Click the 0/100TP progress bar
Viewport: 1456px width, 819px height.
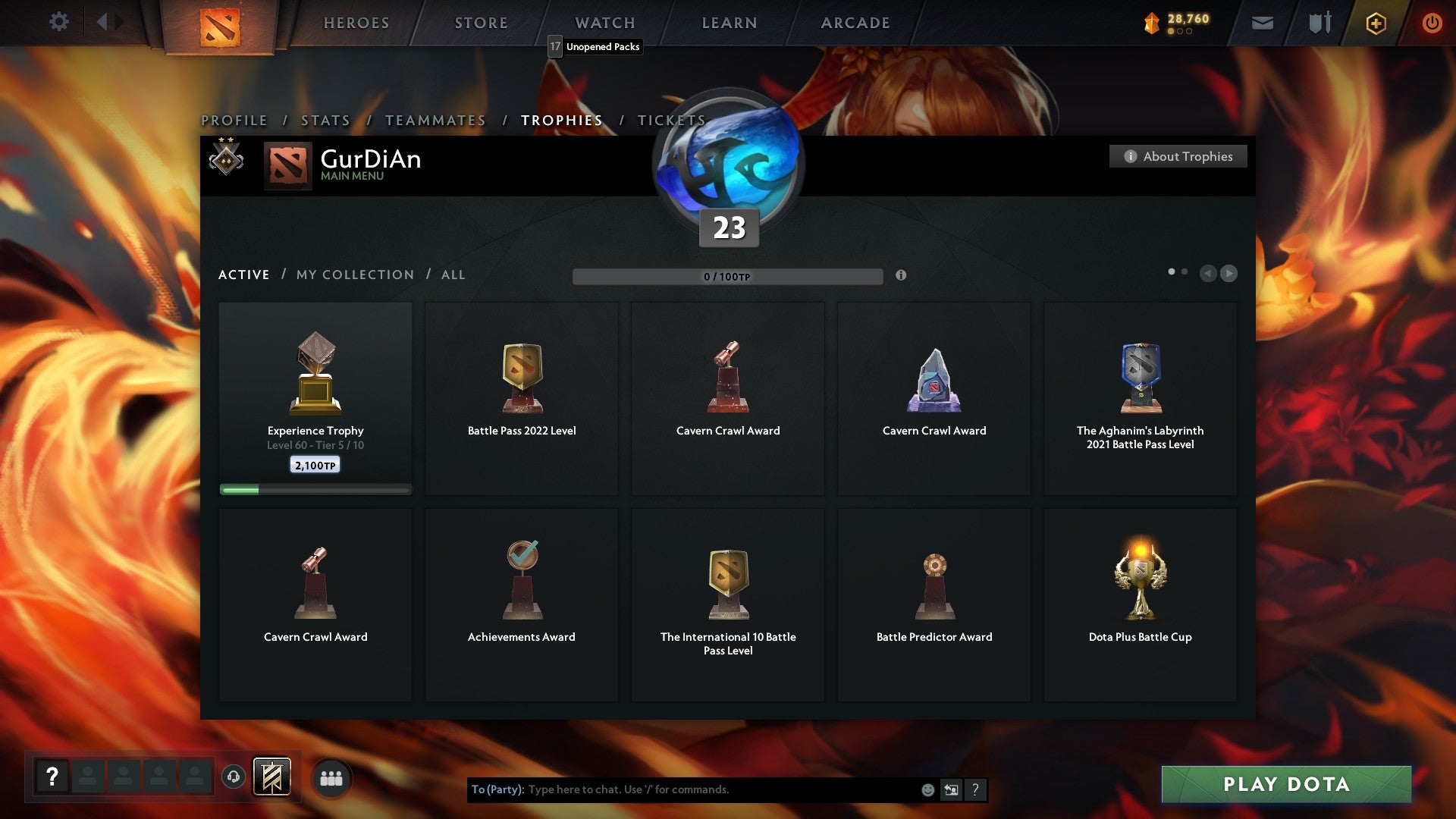point(728,276)
